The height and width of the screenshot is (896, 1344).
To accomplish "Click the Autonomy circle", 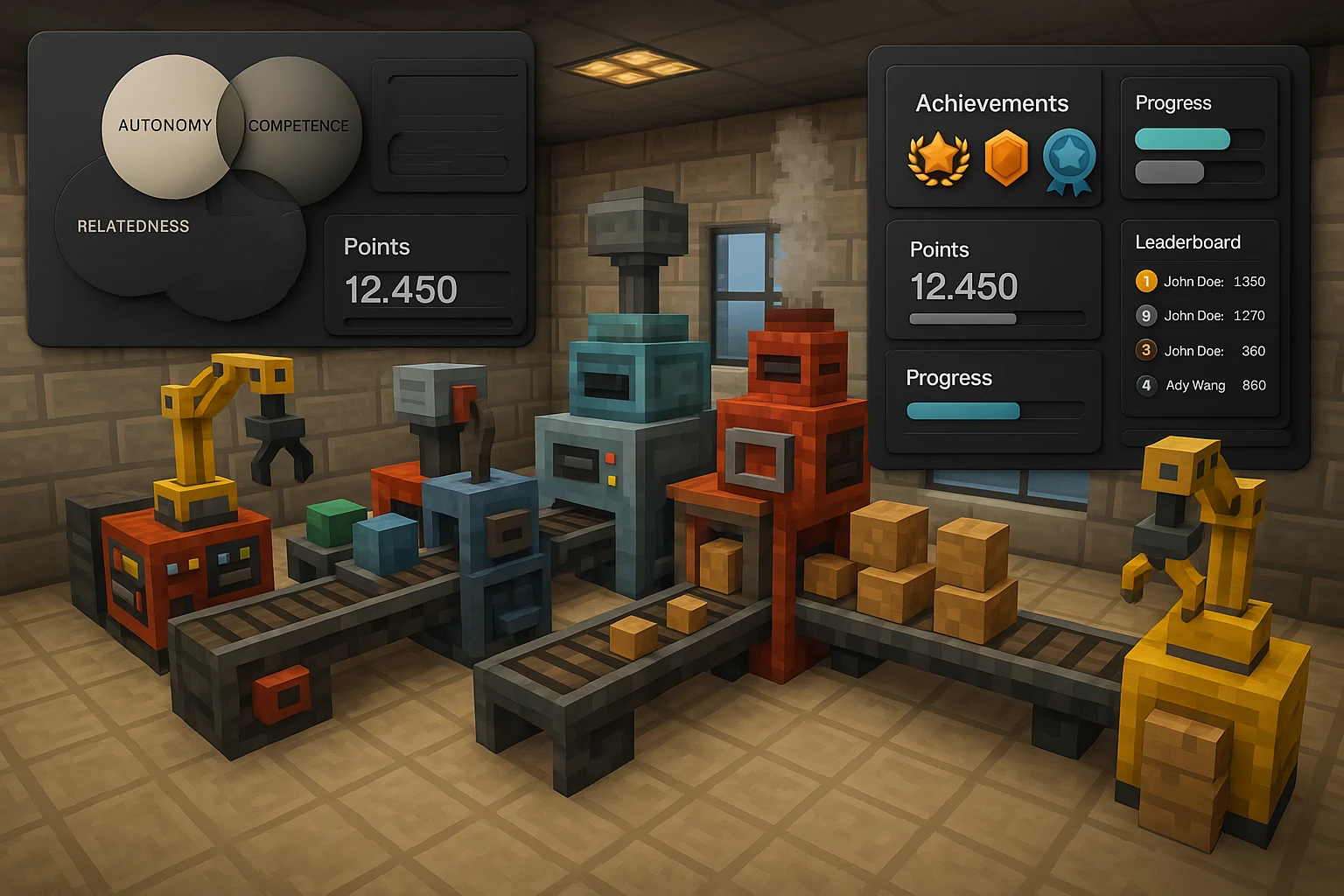I will pyautogui.click(x=162, y=125).
